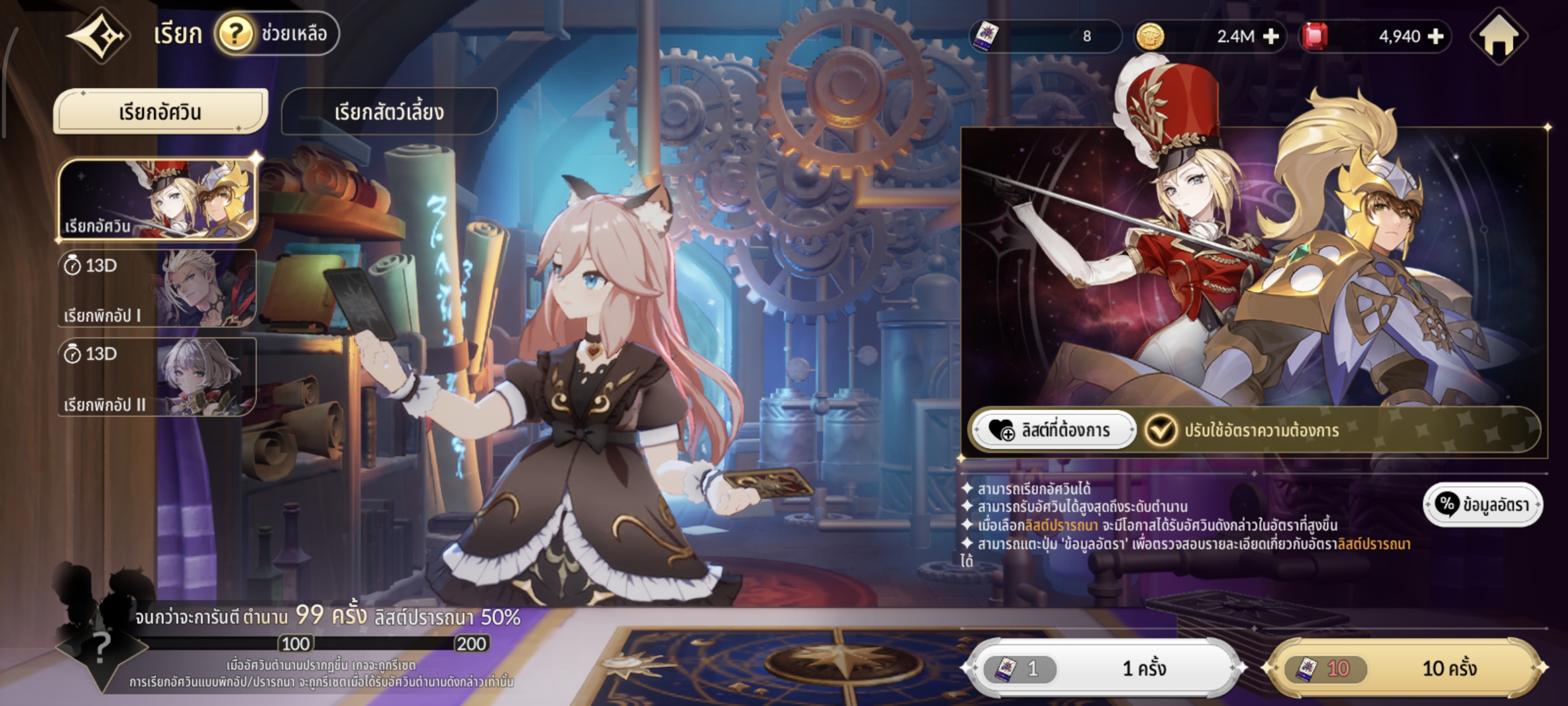Viewport: 1568px width, 706px height.
Task: Switch to the เรียกอัศวิน tab
Action: [161, 111]
